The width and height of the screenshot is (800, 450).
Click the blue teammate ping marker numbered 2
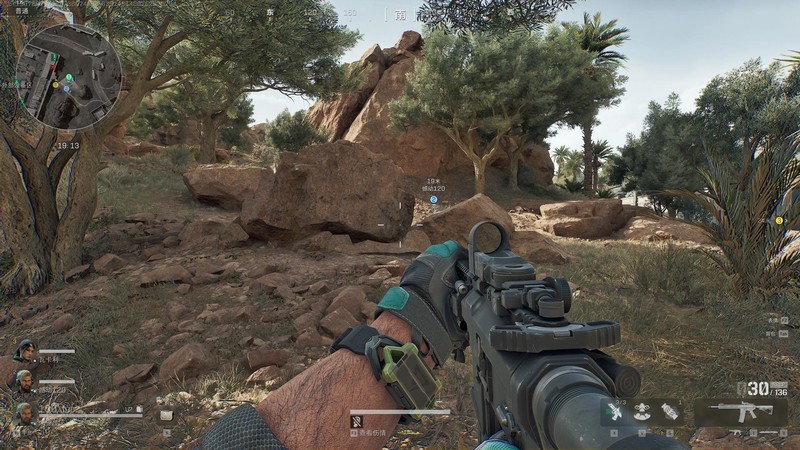tap(434, 199)
